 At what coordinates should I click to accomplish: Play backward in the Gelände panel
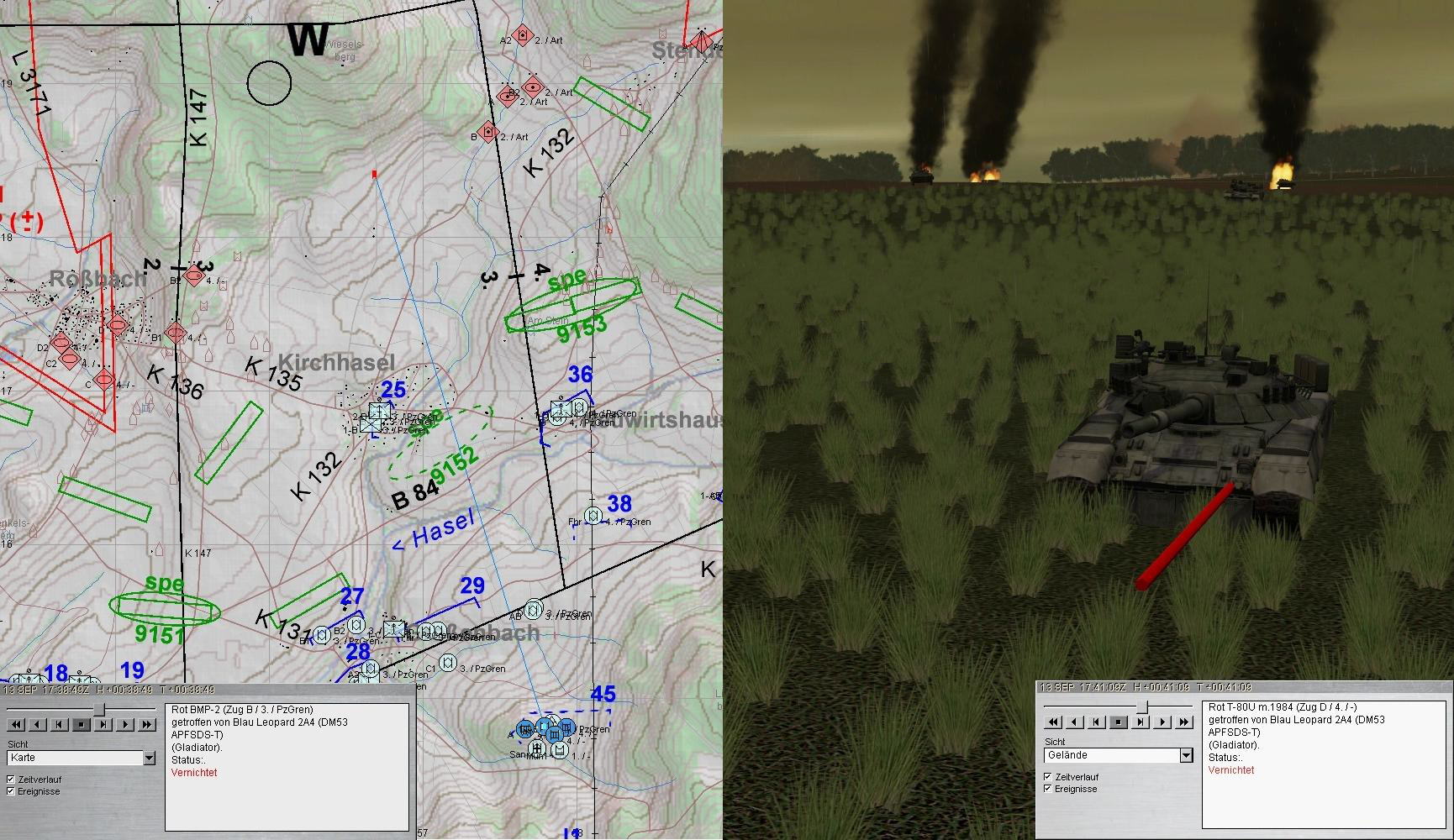pyautogui.click(x=1075, y=722)
